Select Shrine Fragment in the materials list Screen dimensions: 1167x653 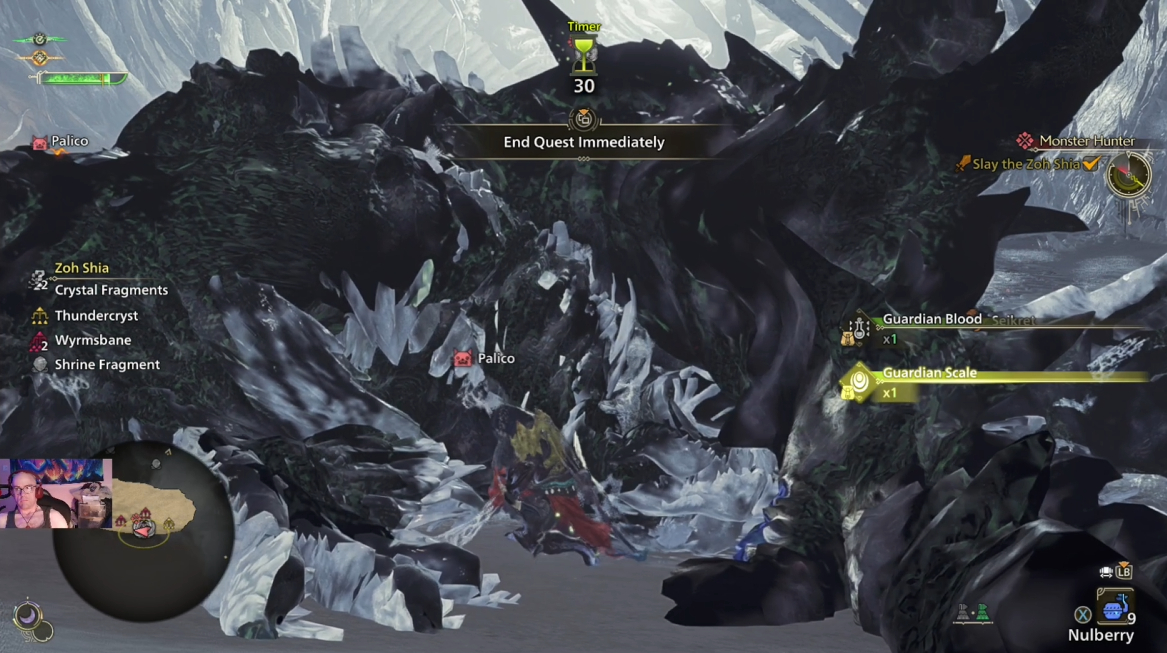pos(107,365)
